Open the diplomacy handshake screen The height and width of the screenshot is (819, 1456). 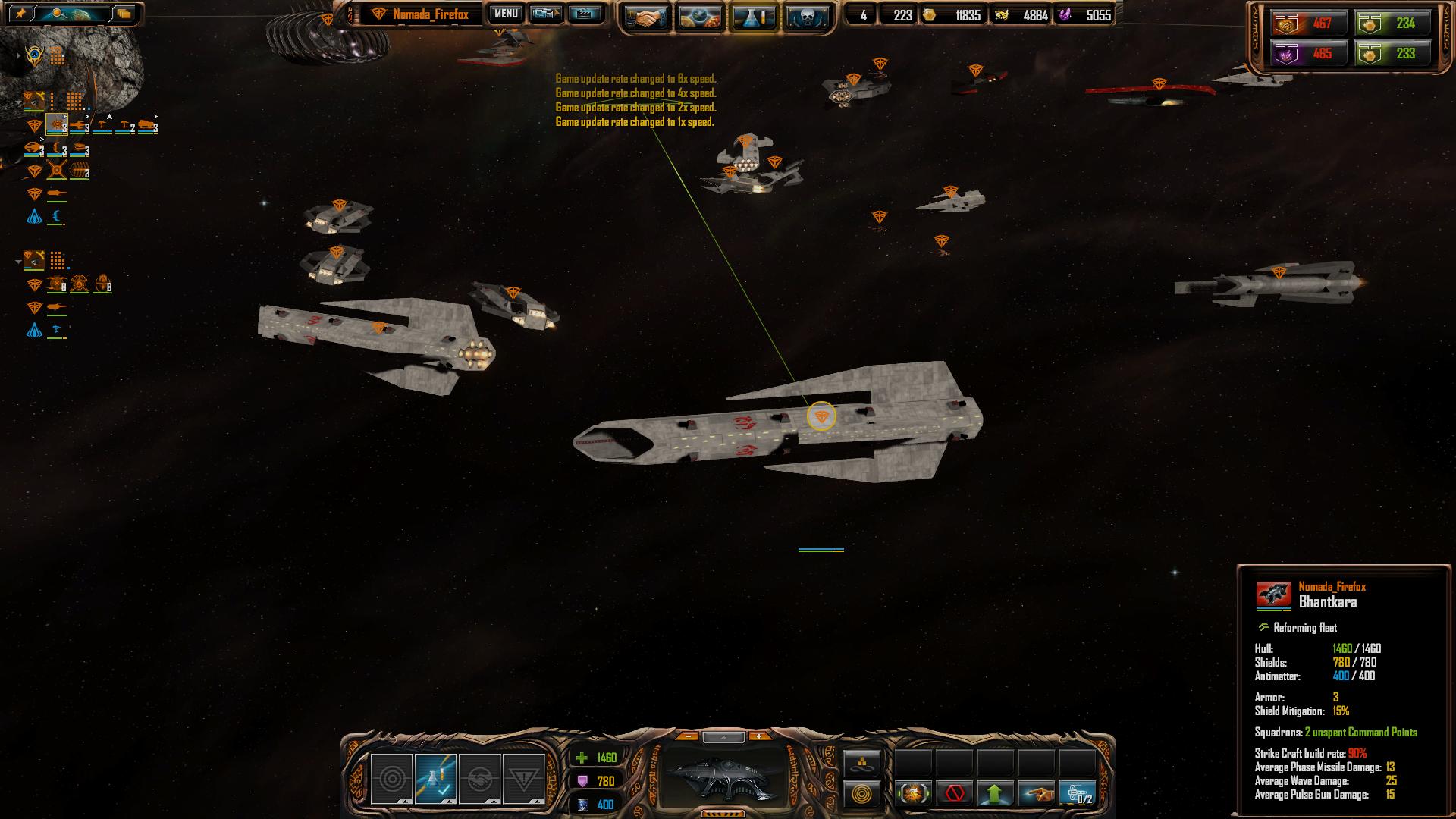[646, 17]
